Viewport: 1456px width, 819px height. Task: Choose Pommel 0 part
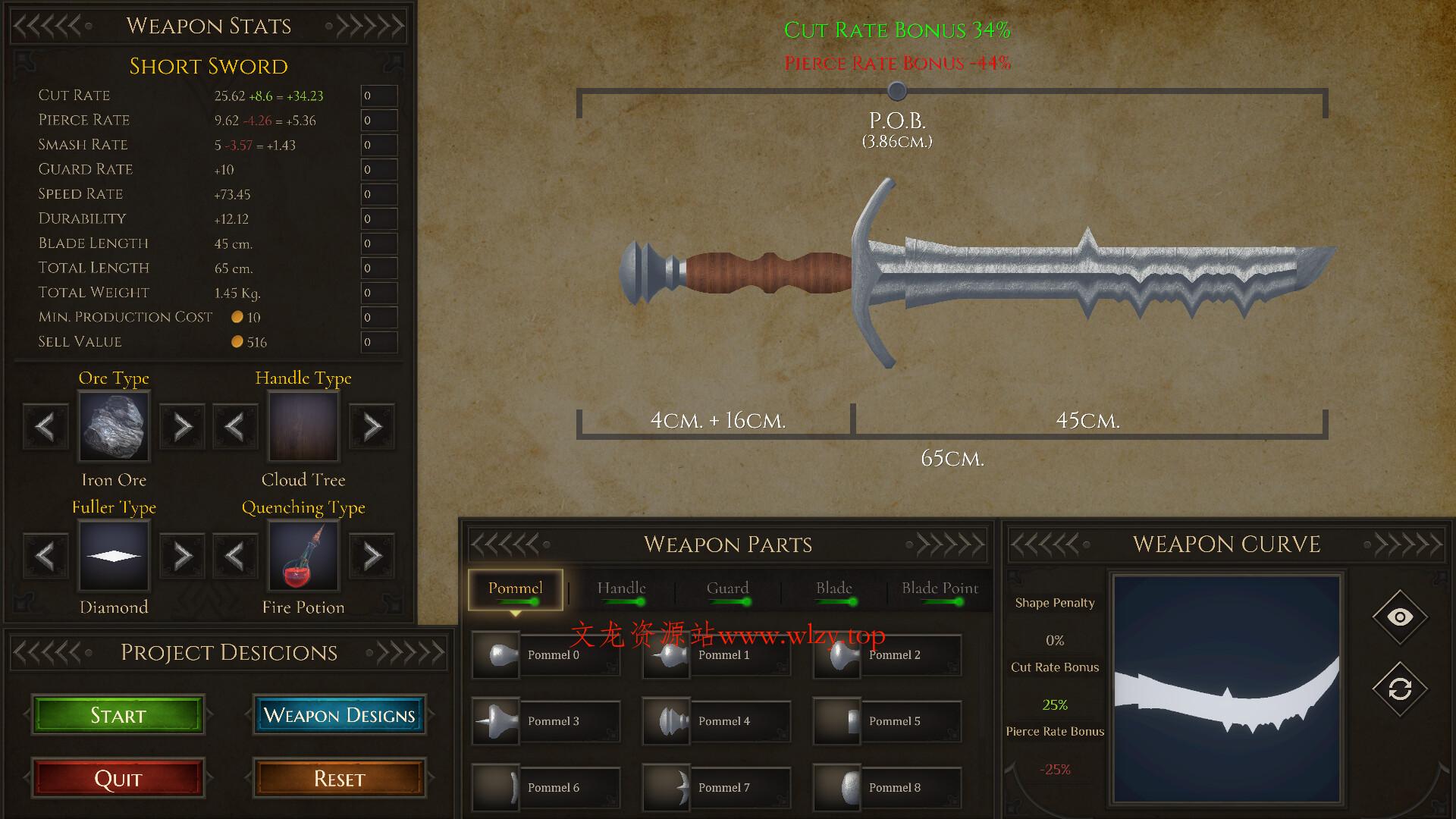pyautogui.click(x=545, y=655)
